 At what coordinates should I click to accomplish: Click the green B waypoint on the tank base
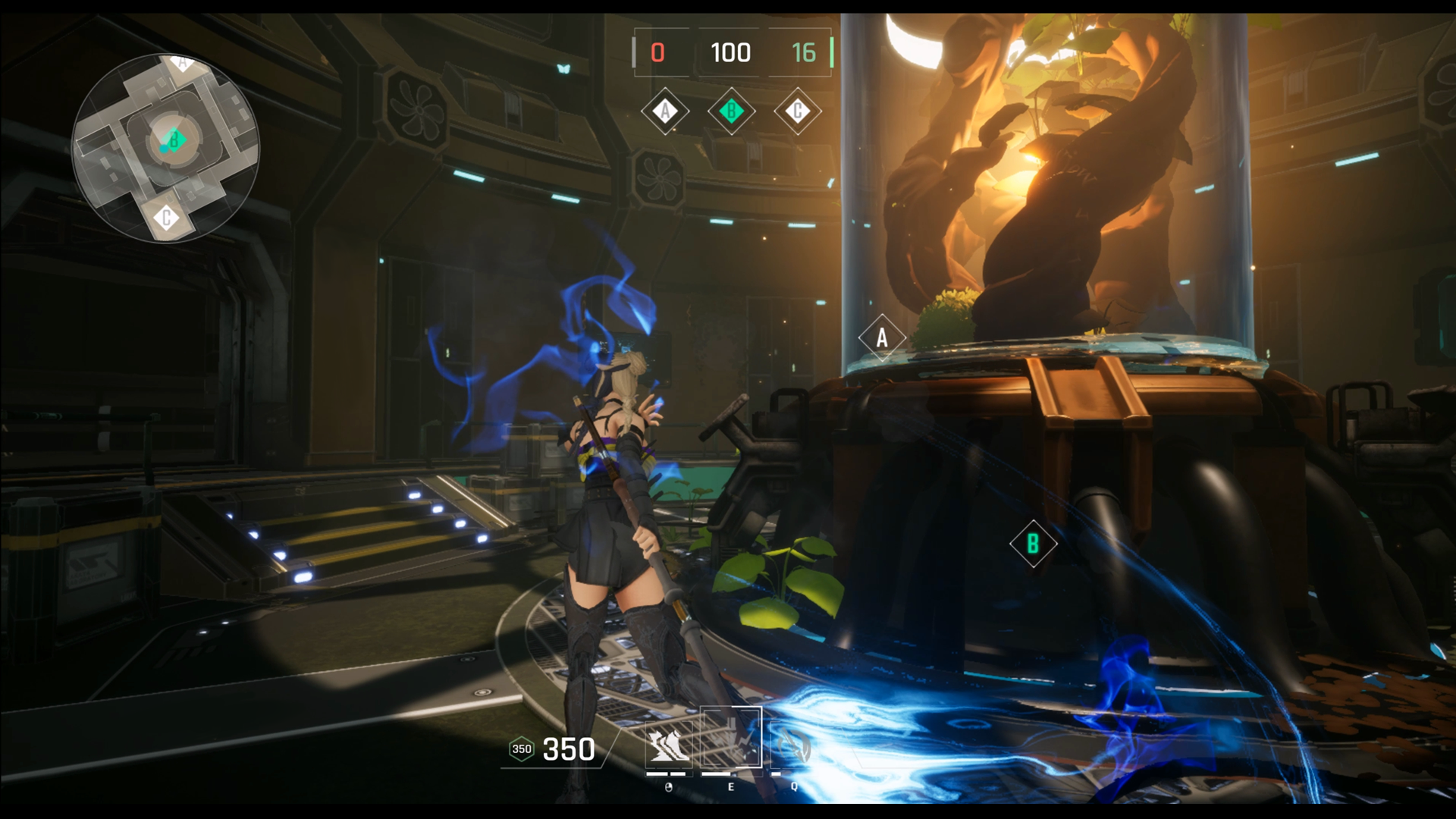click(x=1033, y=543)
